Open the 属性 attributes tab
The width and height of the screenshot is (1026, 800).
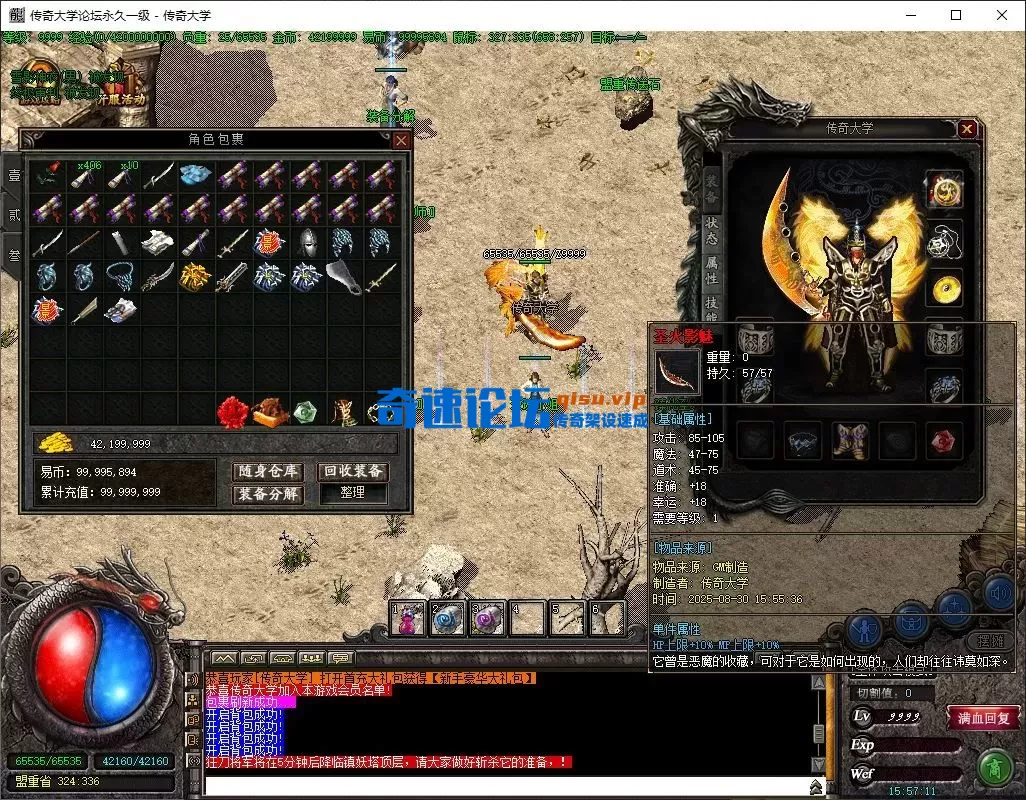click(x=711, y=270)
